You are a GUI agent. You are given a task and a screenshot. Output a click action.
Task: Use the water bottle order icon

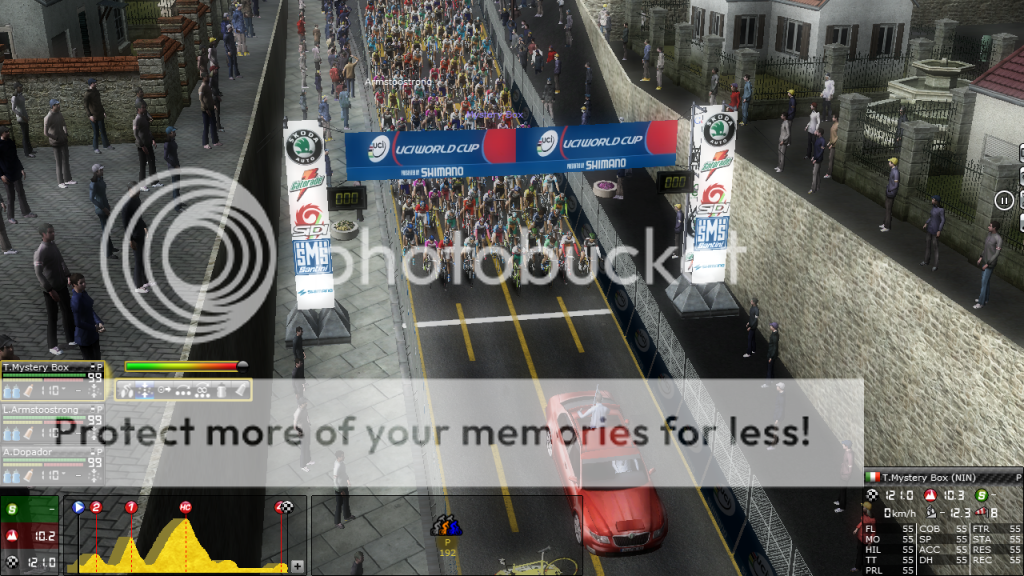222,391
